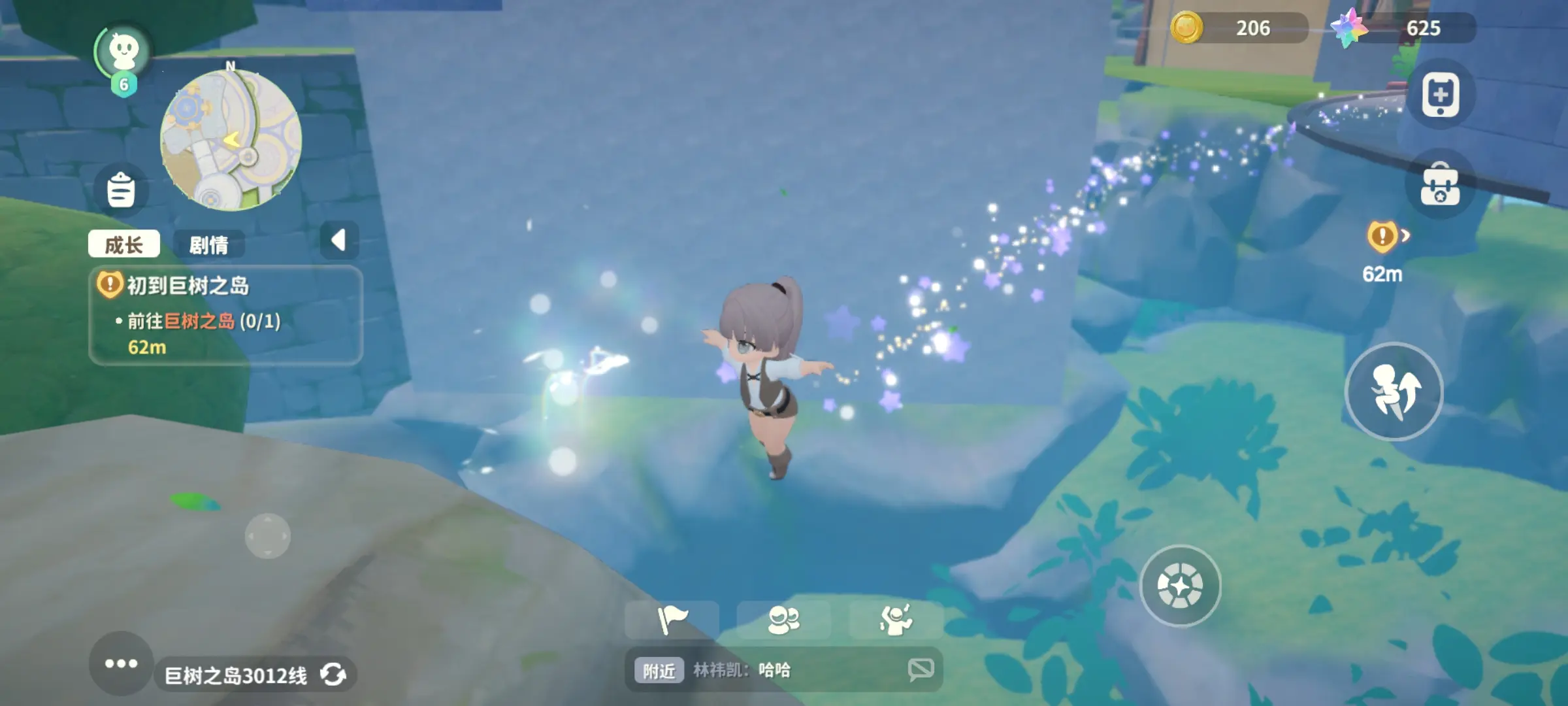Image resolution: width=1568 pixels, height=706 pixels.
Task: Open the emote action icon
Action: 895,620
